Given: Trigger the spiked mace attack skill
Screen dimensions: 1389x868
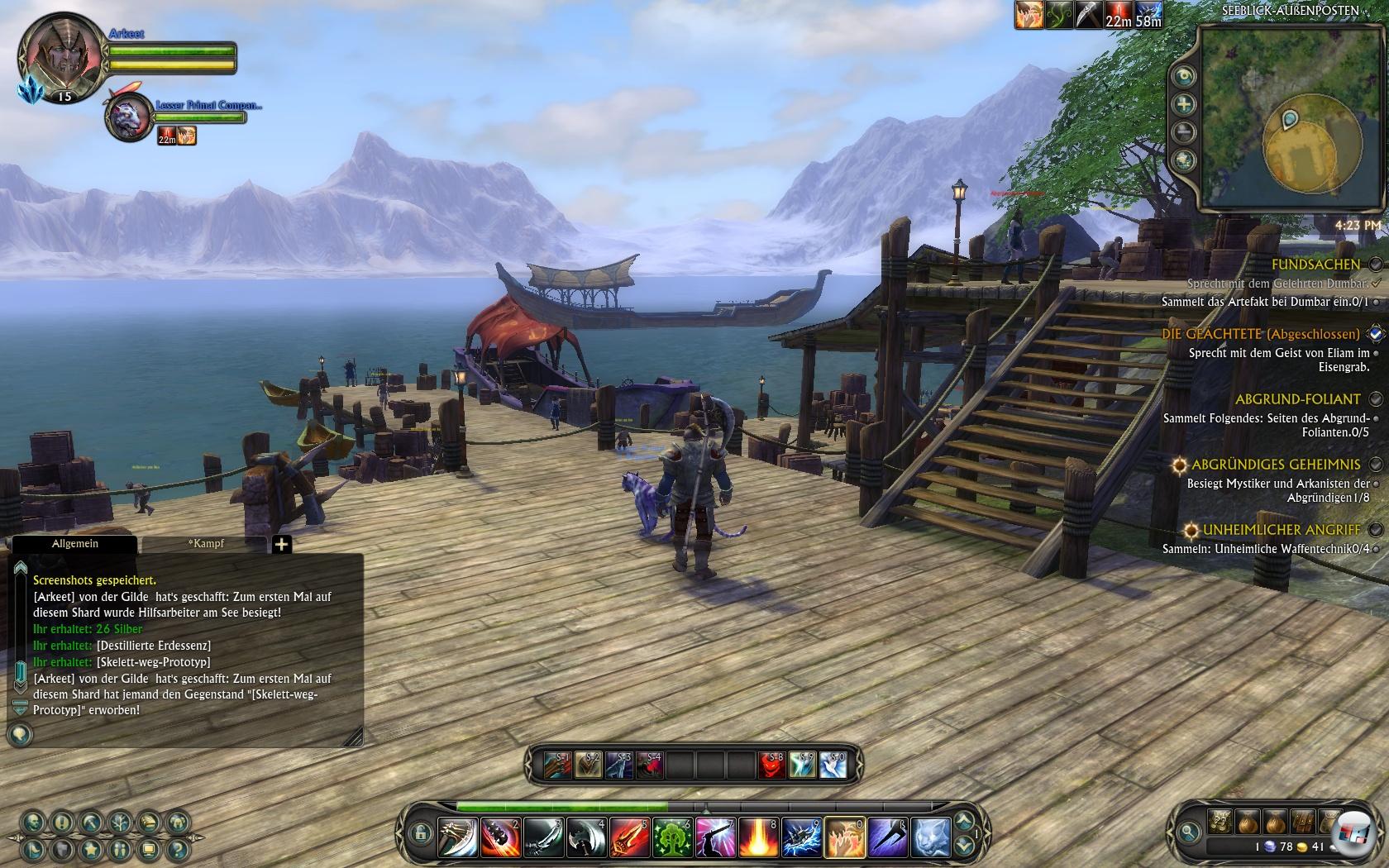Looking at the screenshot, I should tap(501, 837).
